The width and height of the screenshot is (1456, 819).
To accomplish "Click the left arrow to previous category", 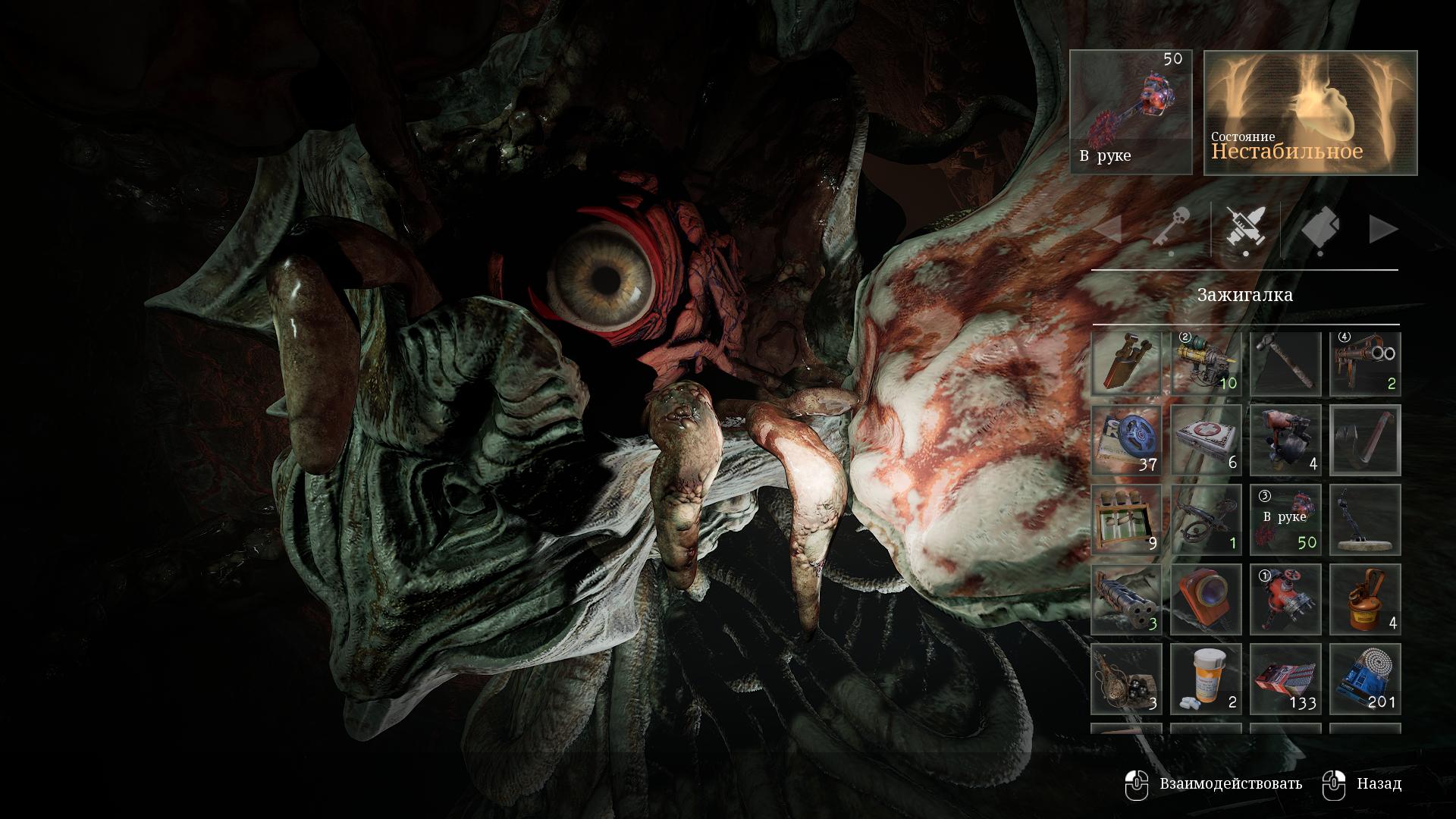I will (x=1109, y=229).
